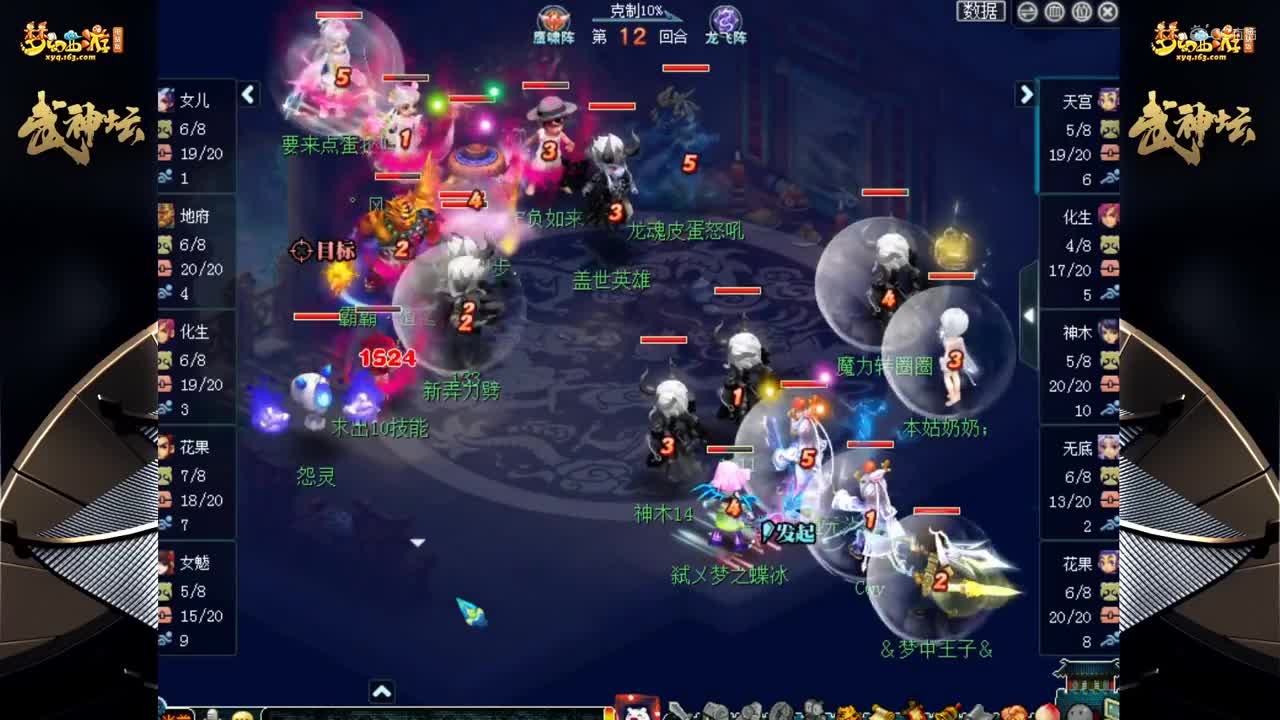This screenshot has height=720, width=1280.
Task: Click the swap arrows circle icon top right
Action: pos(1030,9)
